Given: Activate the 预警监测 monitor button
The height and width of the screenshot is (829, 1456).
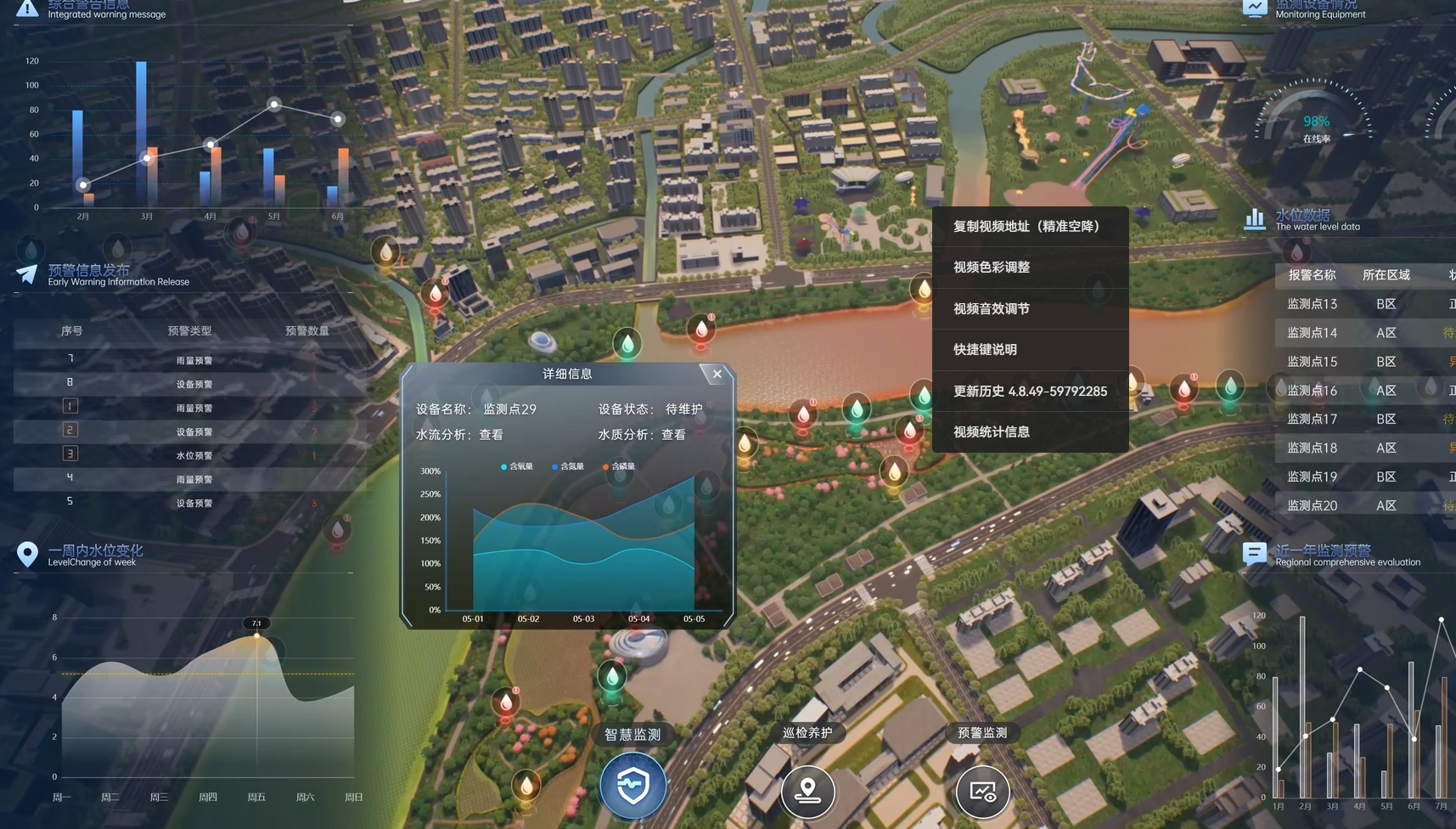Looking at the screenshot, I should 982,791.
